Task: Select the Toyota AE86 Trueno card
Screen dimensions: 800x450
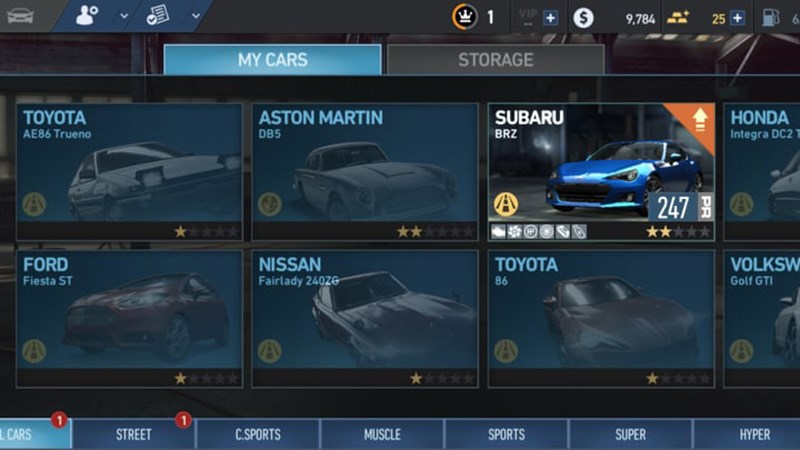Action: (129, 171)
